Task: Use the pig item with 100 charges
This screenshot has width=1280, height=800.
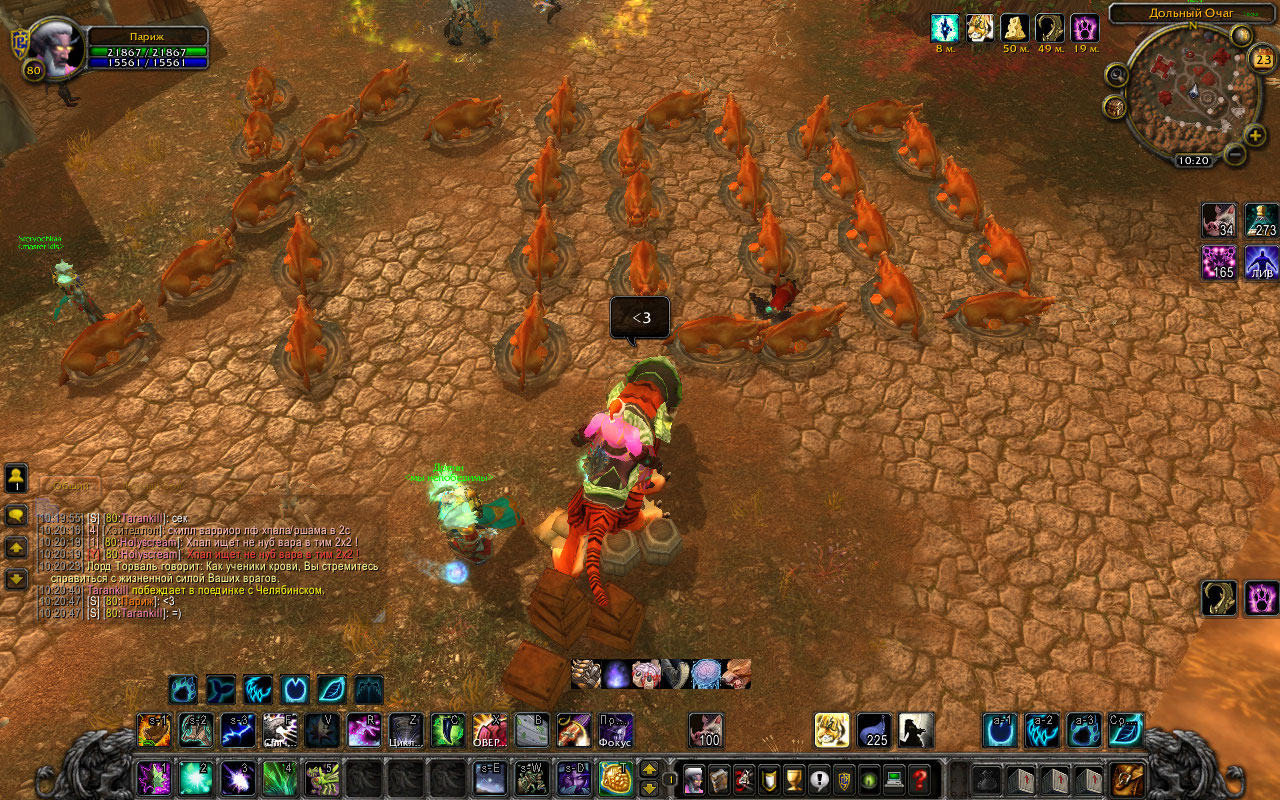Action: tap(707, 731)
